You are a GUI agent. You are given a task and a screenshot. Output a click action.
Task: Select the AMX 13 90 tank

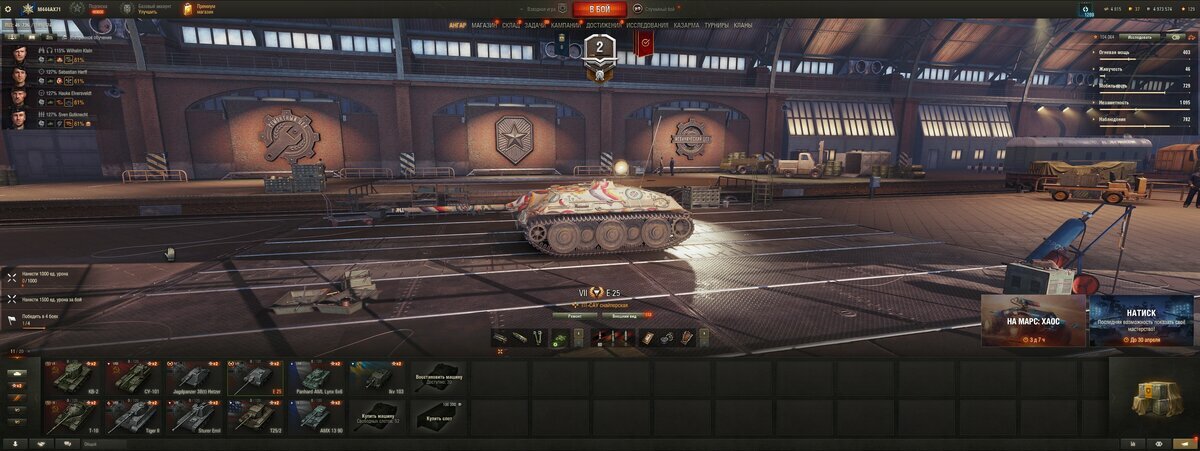coord(316,414)
